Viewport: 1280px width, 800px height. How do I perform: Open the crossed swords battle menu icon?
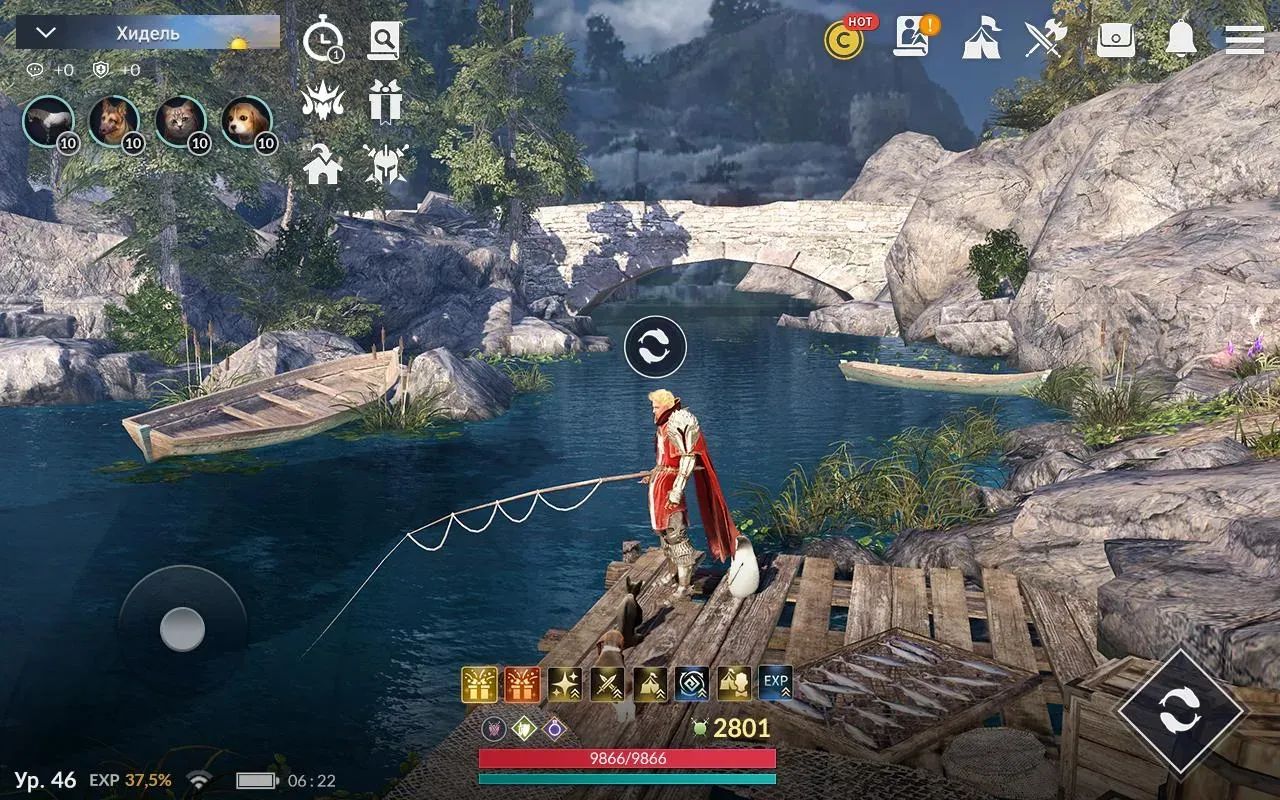tap(1048, 40)
